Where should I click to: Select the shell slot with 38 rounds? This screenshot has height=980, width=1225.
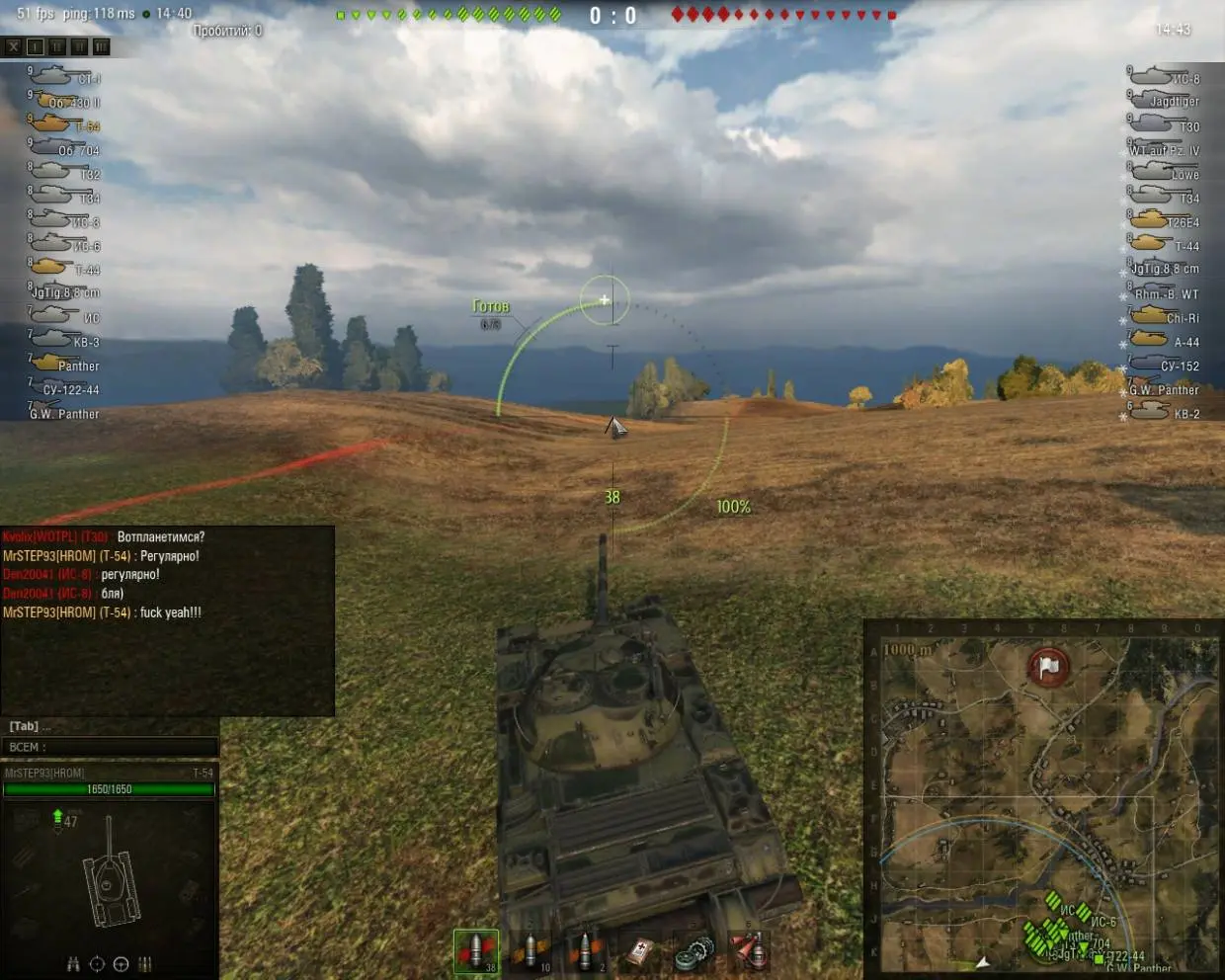(x=476, y=951)
